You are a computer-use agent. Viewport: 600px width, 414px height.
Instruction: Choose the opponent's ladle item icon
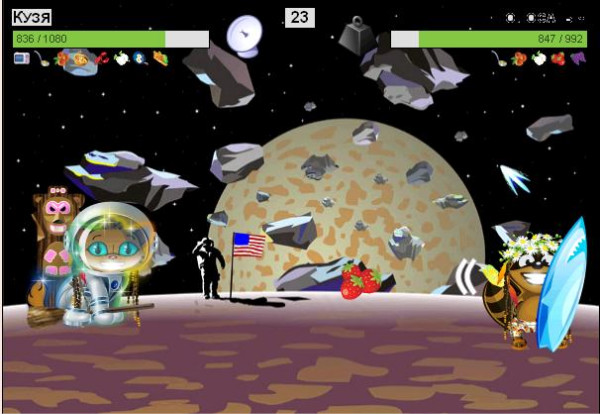pyautogui.click(x=500, y=59)
